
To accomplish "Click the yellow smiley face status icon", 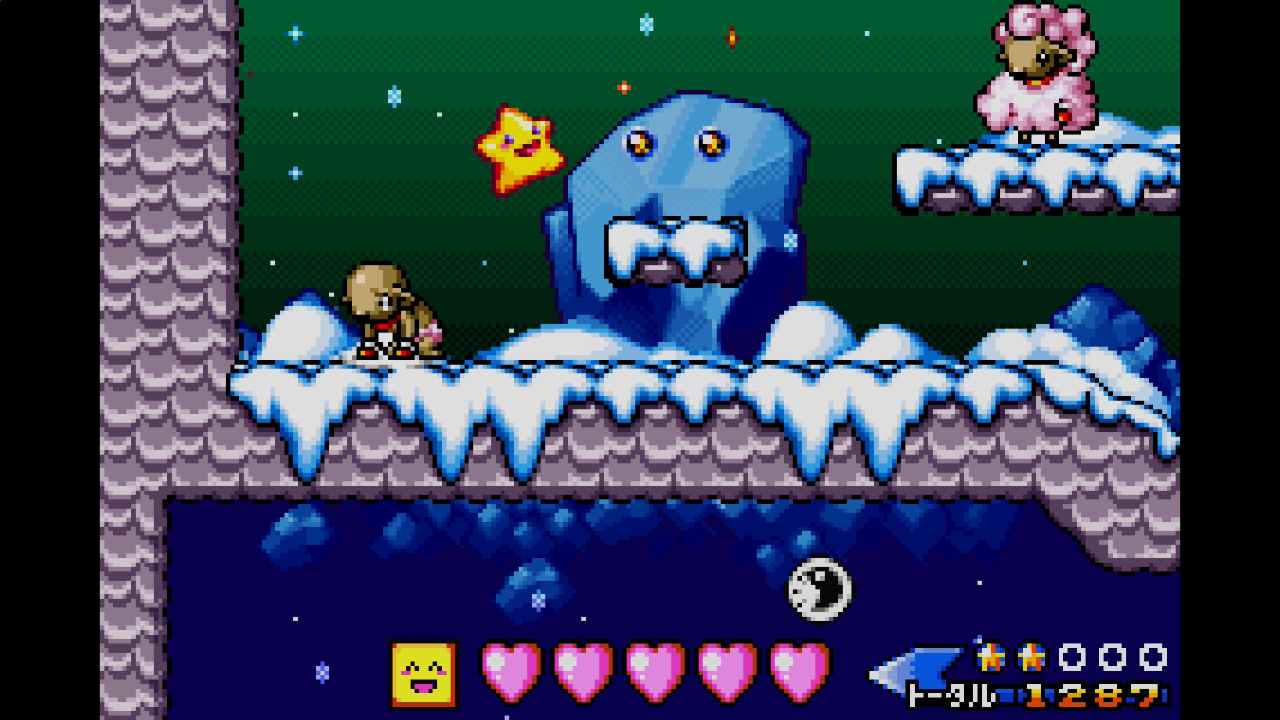I will tap(423, 673).
